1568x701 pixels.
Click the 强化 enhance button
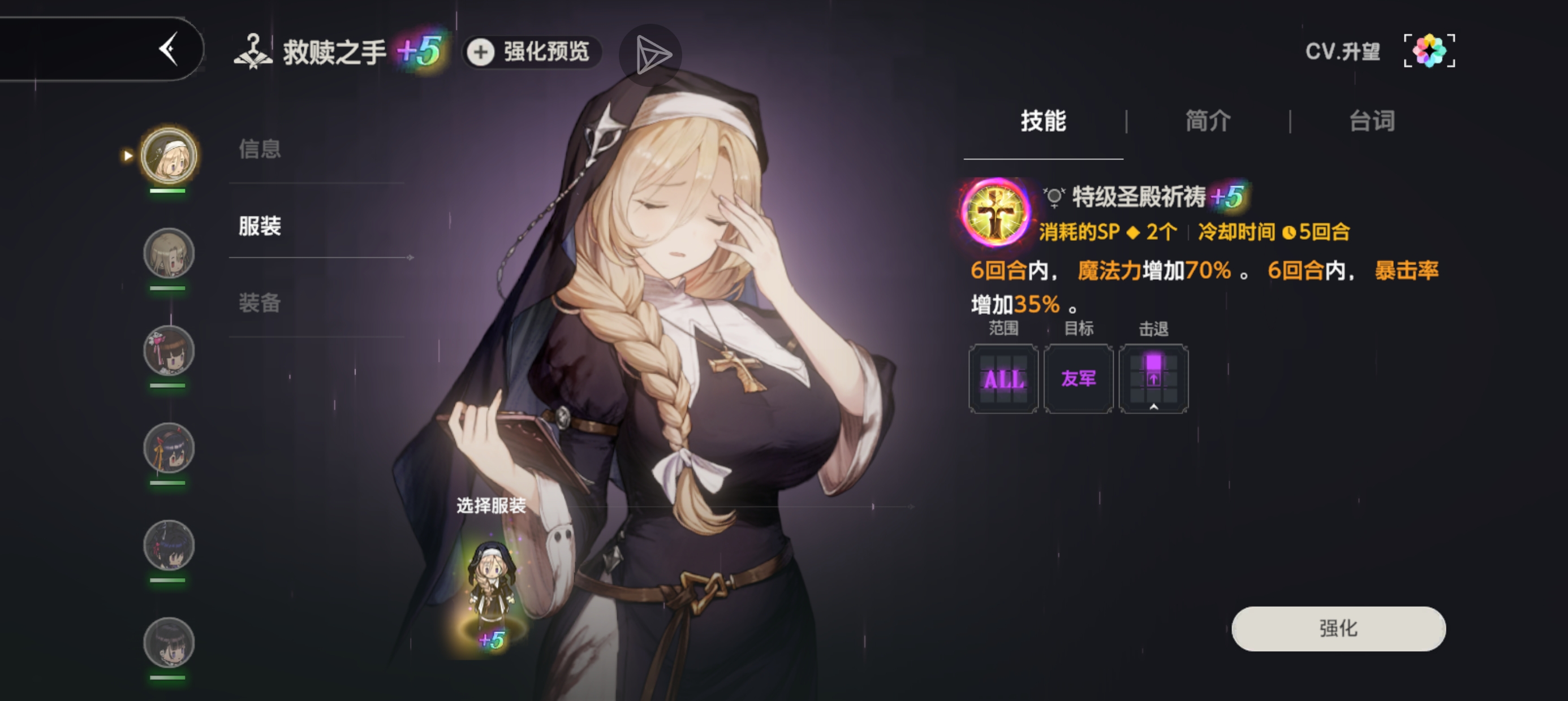1338,629
